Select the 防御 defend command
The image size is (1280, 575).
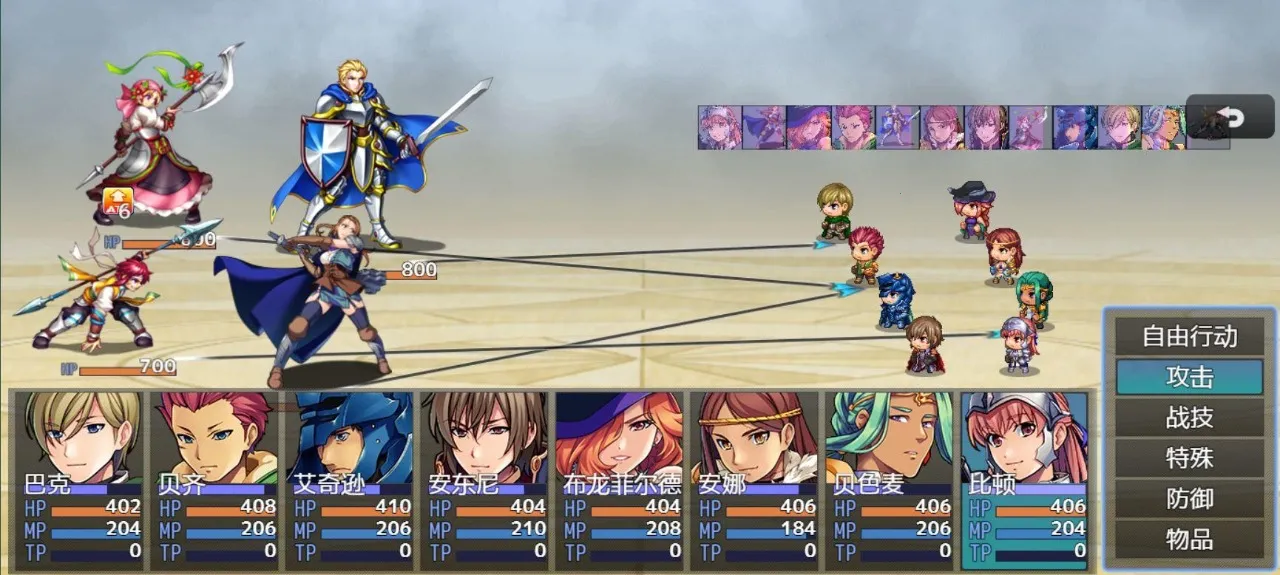1189,499
